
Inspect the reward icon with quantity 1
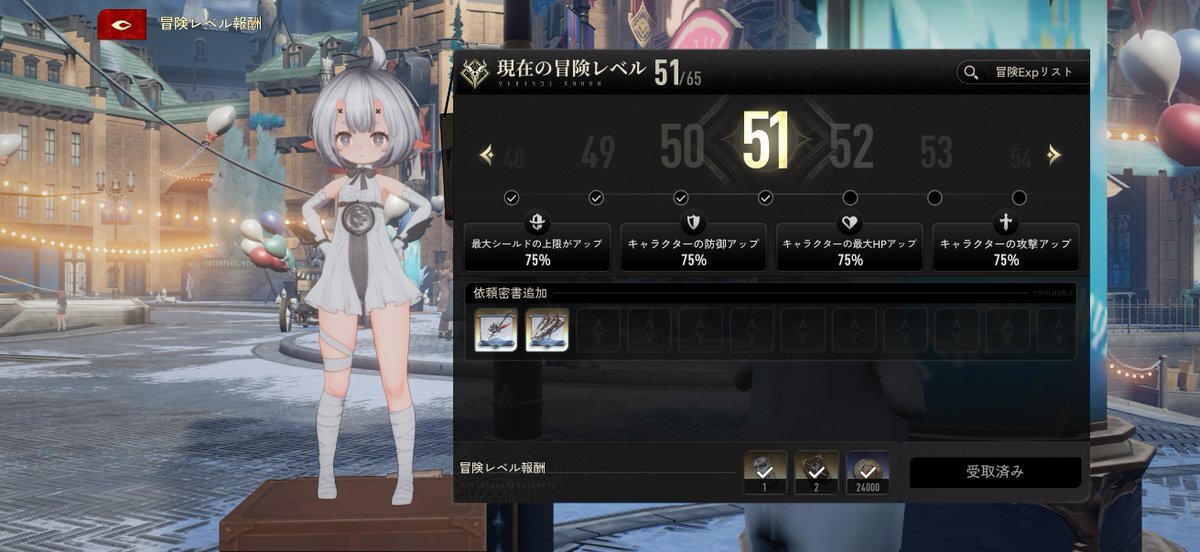[x=766, y=471]
